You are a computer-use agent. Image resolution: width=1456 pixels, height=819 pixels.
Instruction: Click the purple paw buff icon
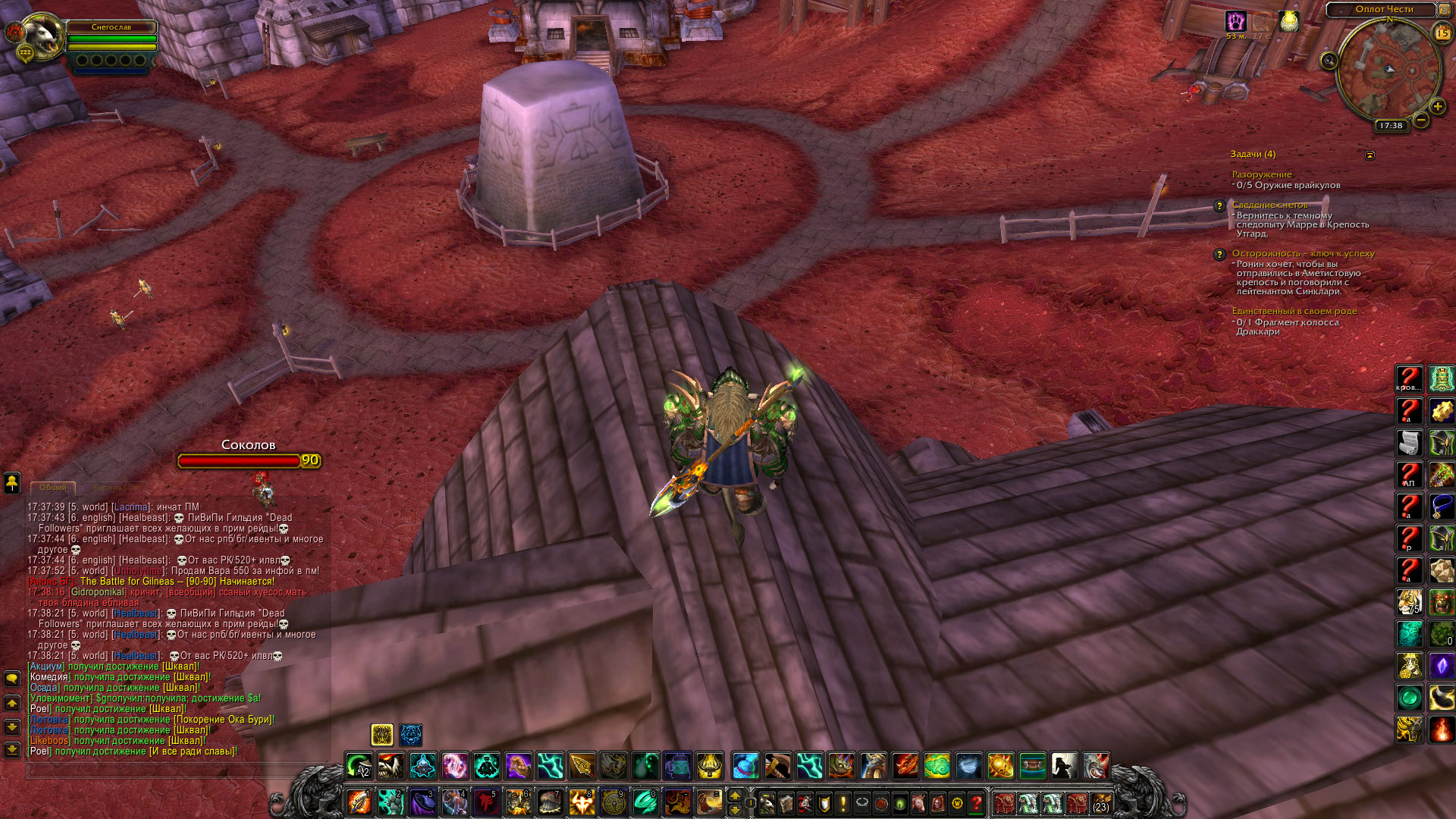click(1236, 21)
